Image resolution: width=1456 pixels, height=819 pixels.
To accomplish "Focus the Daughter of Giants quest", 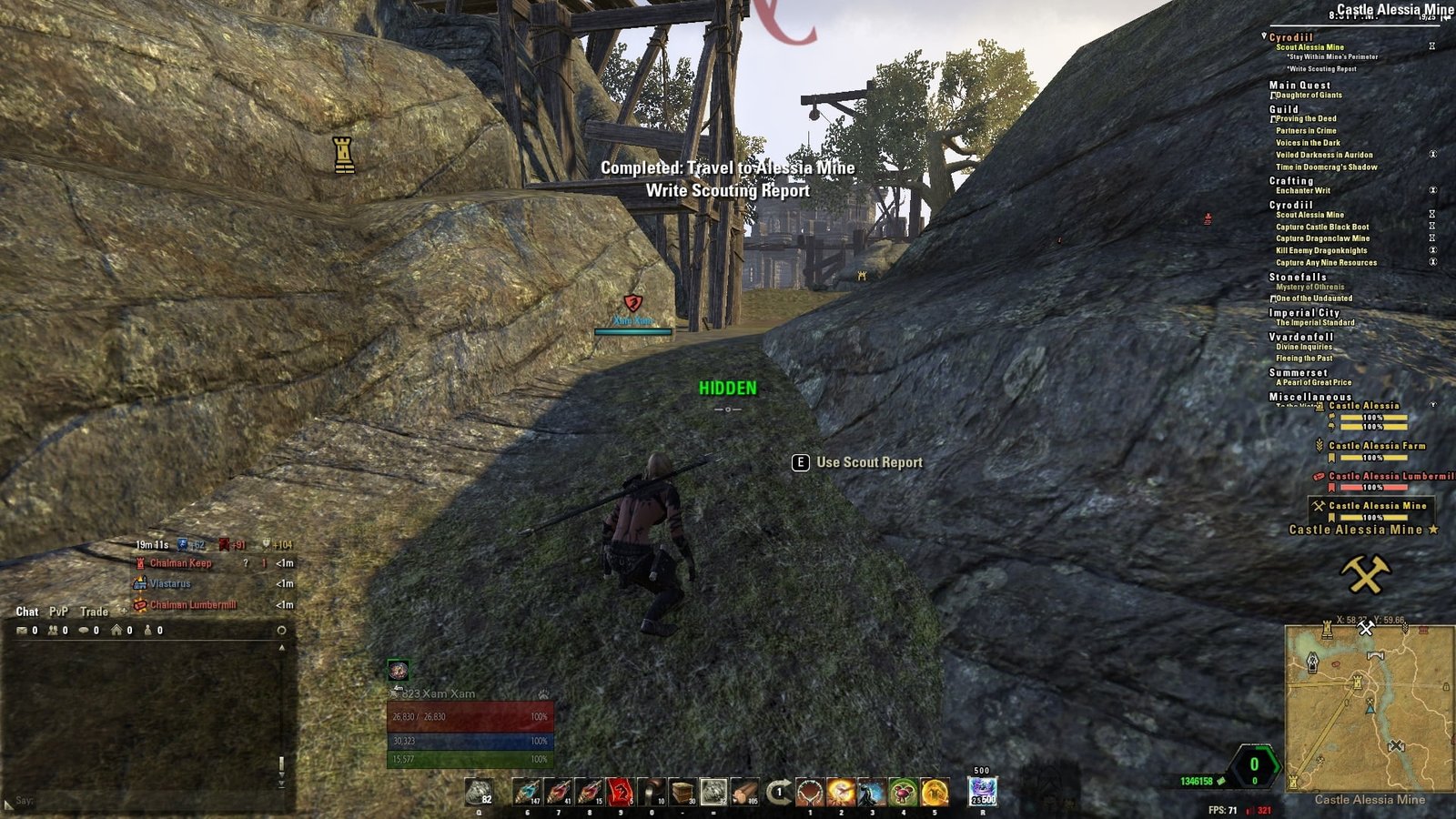I will [1309, 95].
